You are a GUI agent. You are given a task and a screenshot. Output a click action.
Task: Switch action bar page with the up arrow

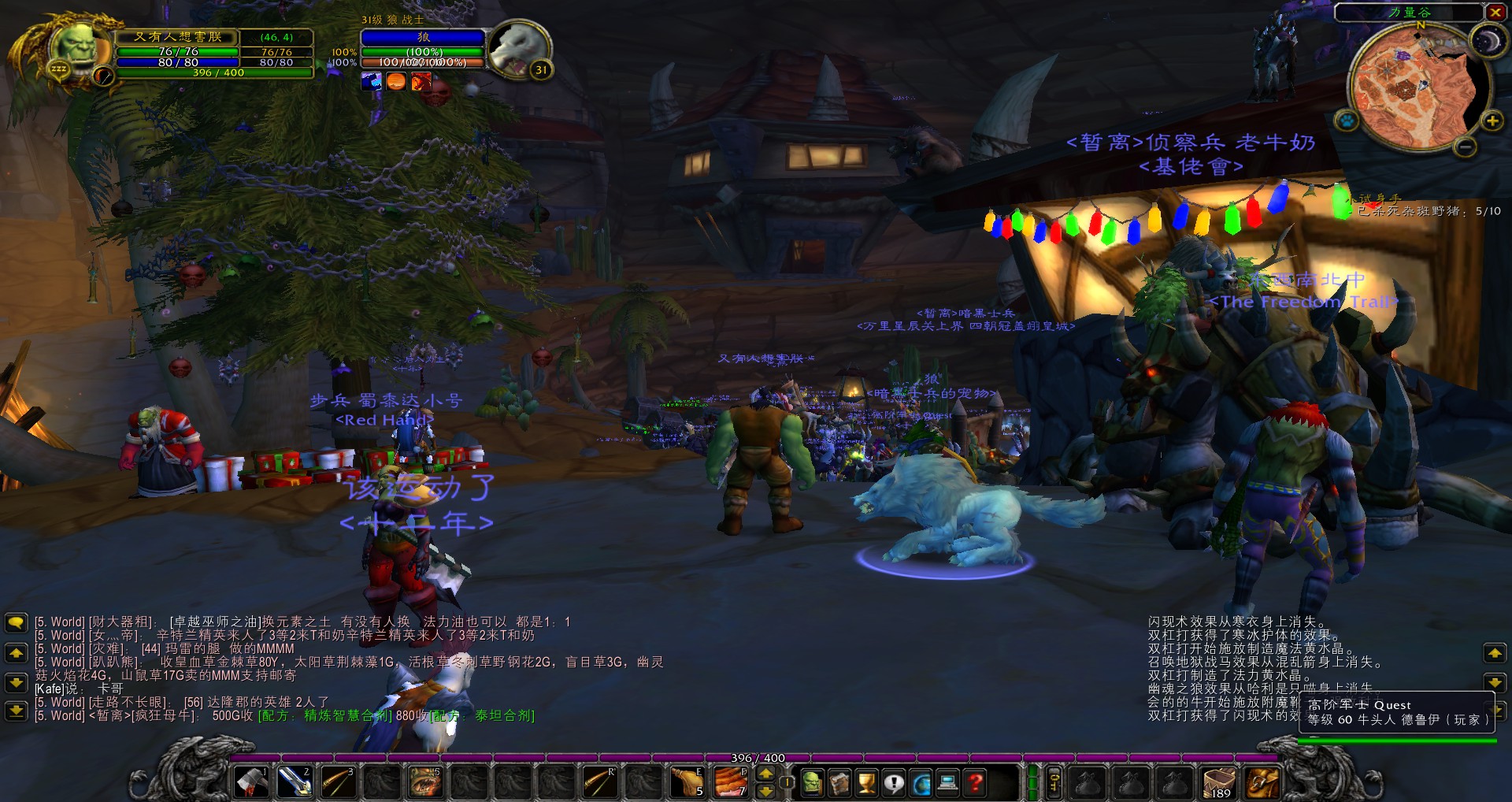[765, 774]
